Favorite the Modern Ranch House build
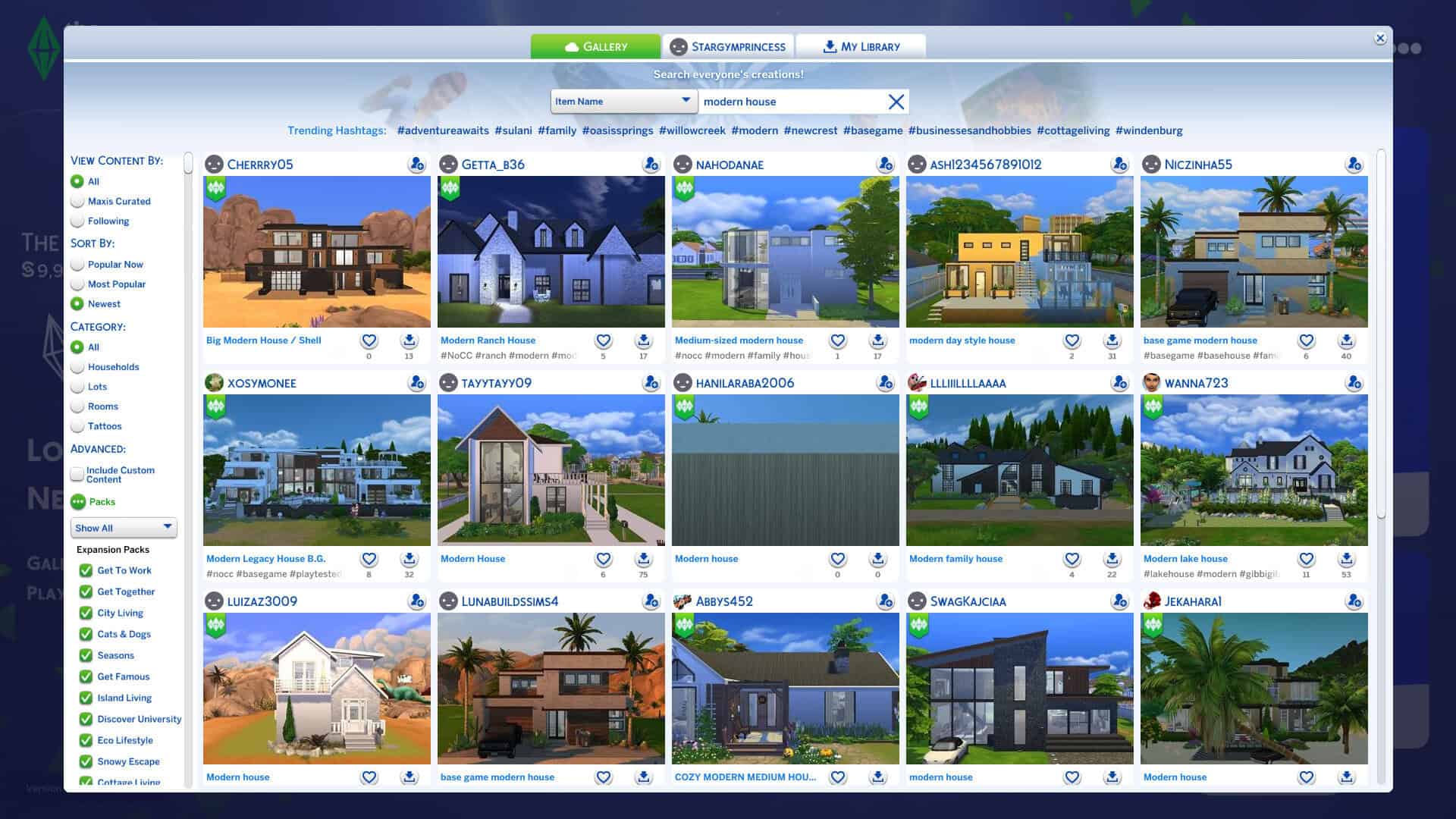This screenshot has height=819, width=1456. coord(603,340)
